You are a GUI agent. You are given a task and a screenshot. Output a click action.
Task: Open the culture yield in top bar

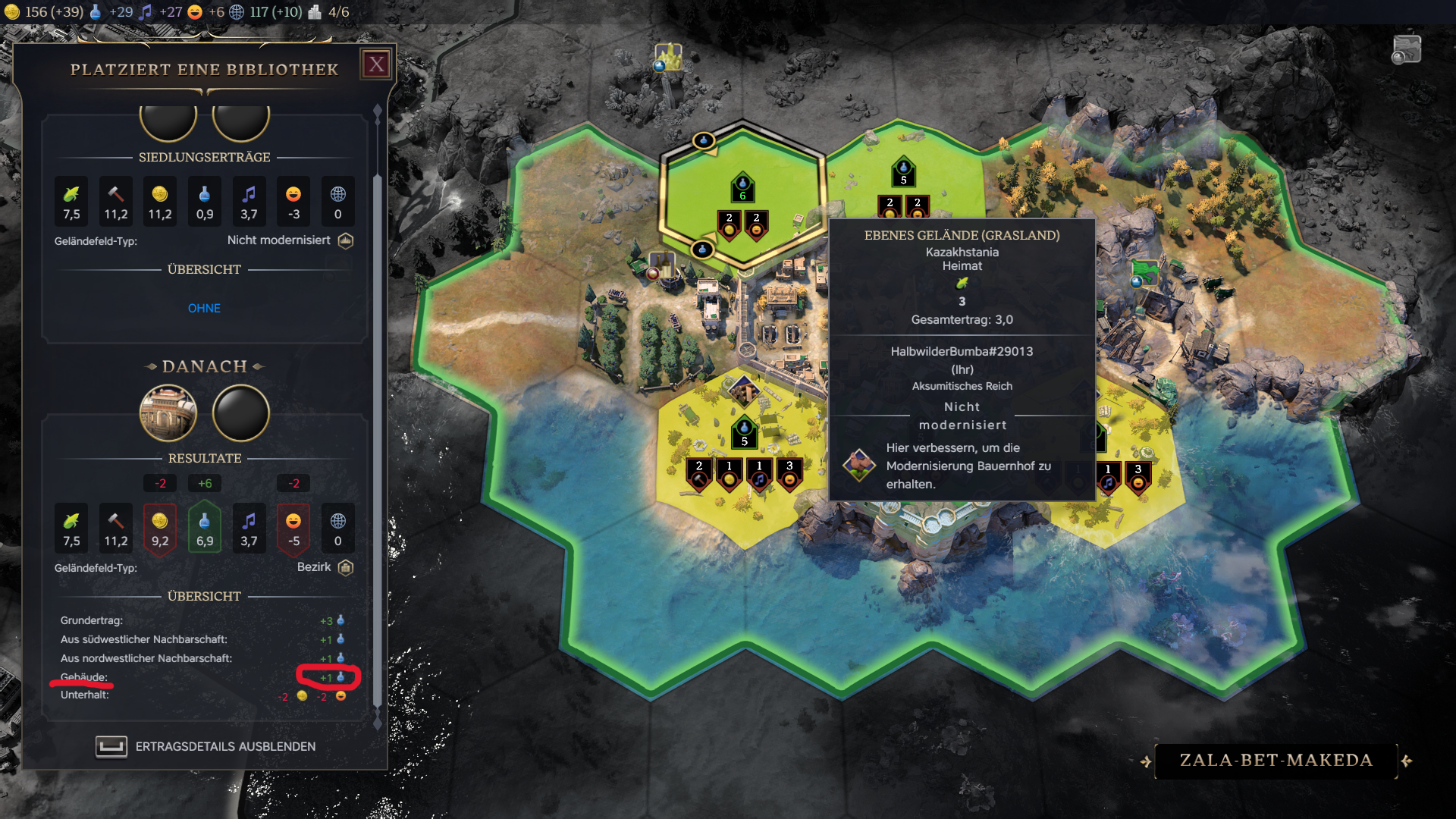tap(161, 12)
